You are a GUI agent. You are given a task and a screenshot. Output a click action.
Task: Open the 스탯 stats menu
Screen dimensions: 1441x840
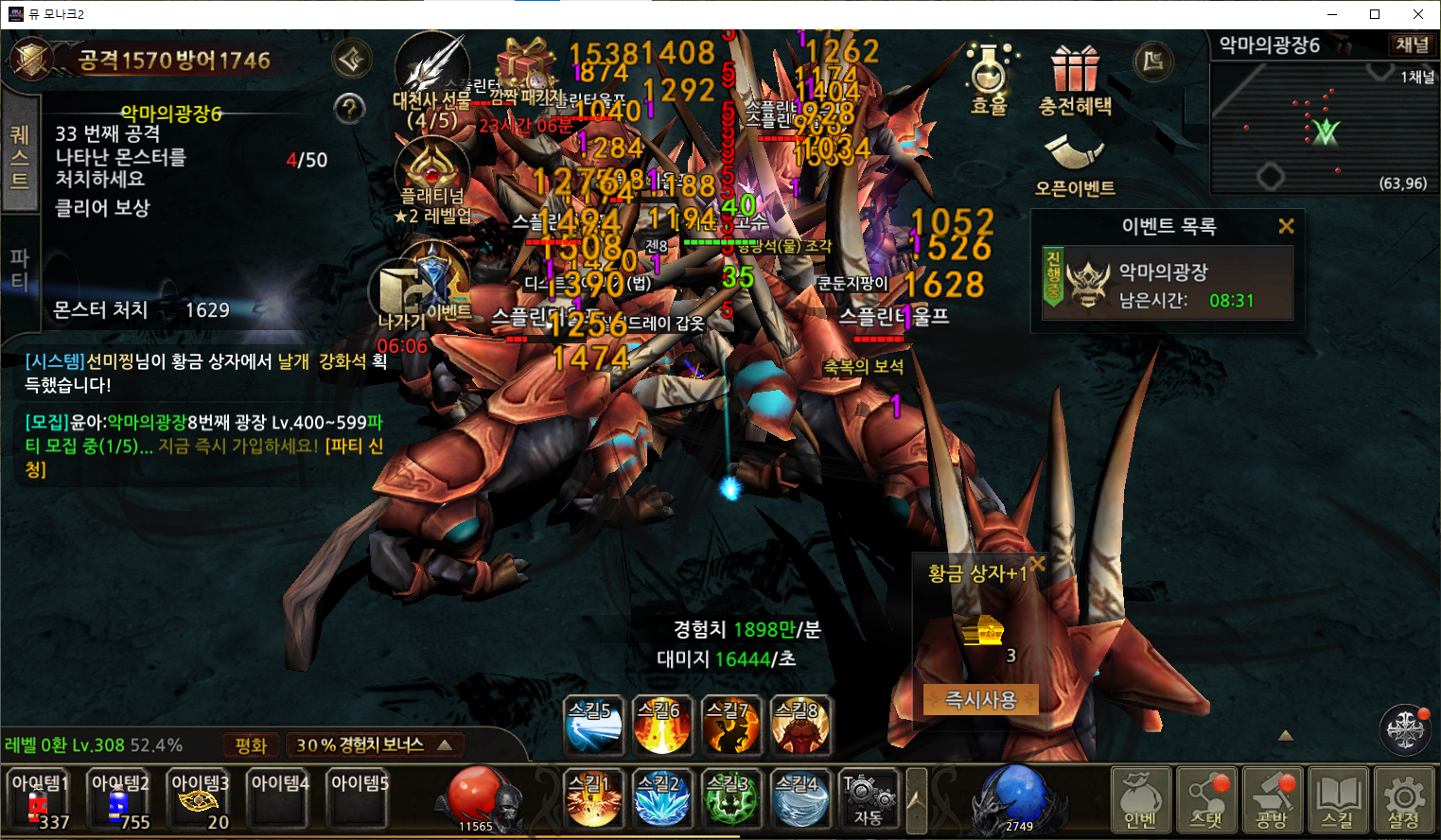(x=1206, y=800)
